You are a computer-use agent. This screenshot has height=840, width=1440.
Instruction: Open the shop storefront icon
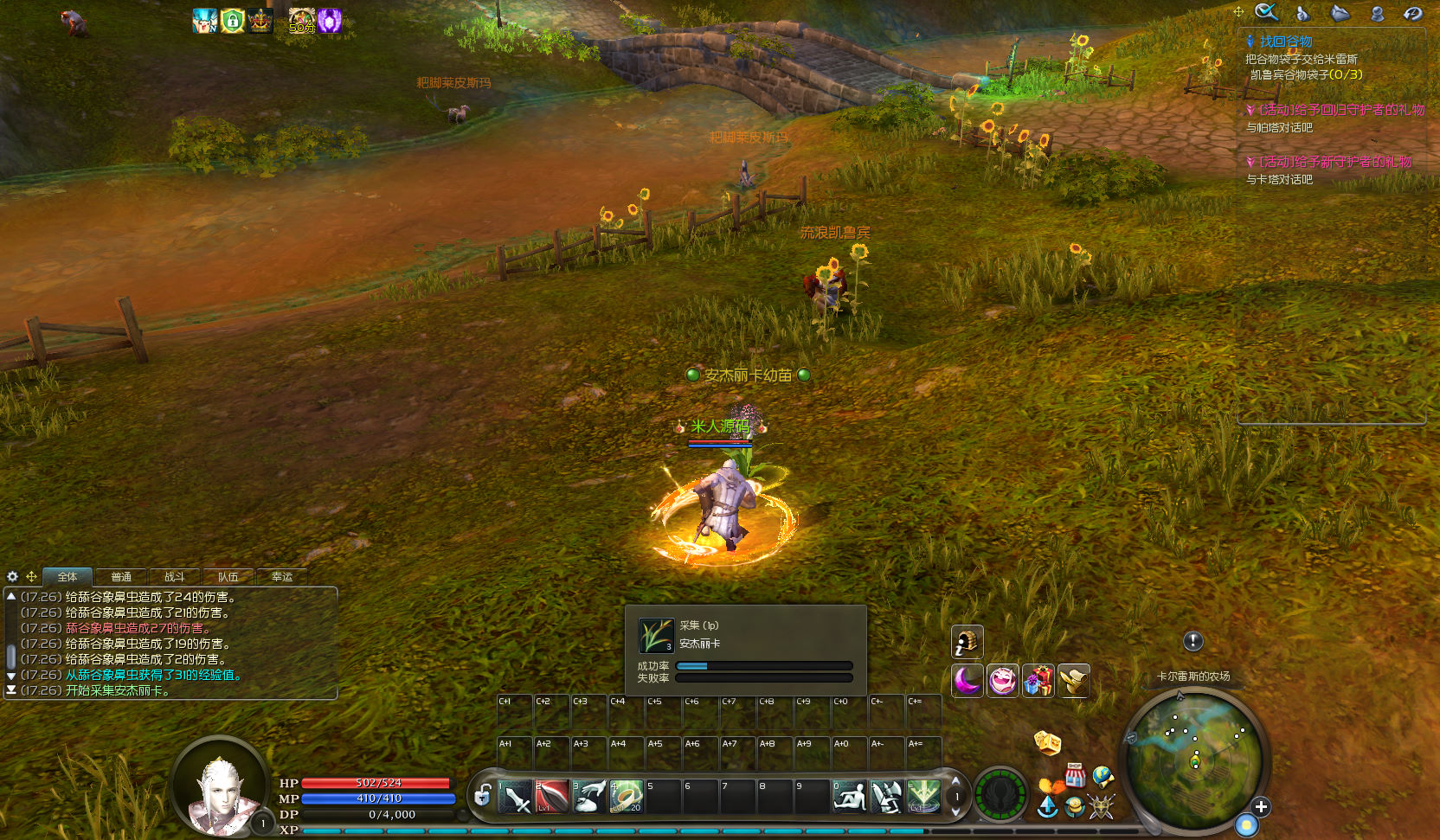[x=1075, y=775]
